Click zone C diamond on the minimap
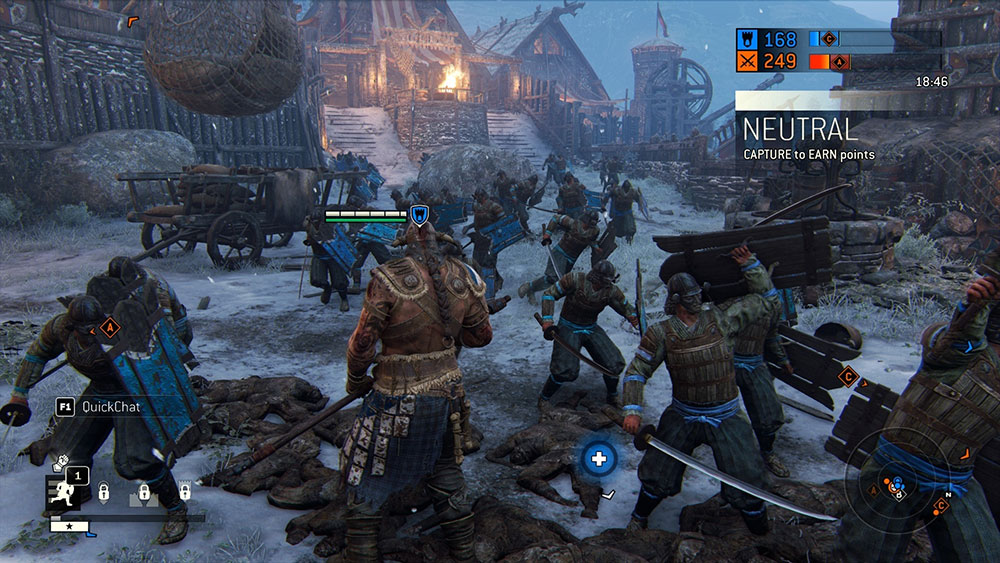 [941, 506]
